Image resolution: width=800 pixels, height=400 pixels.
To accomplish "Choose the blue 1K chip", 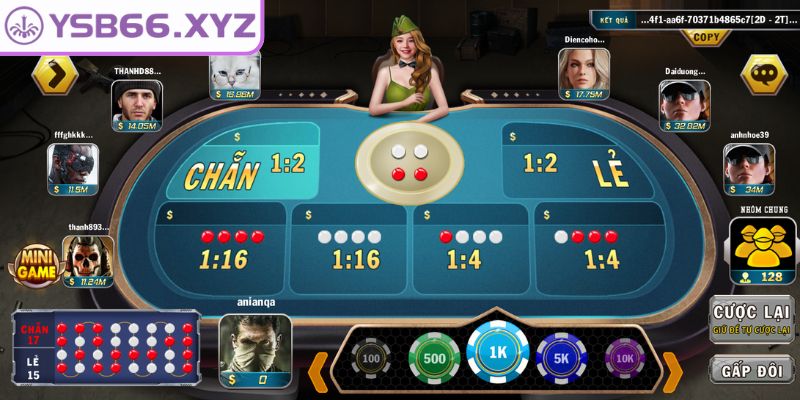I will [497, 353].
